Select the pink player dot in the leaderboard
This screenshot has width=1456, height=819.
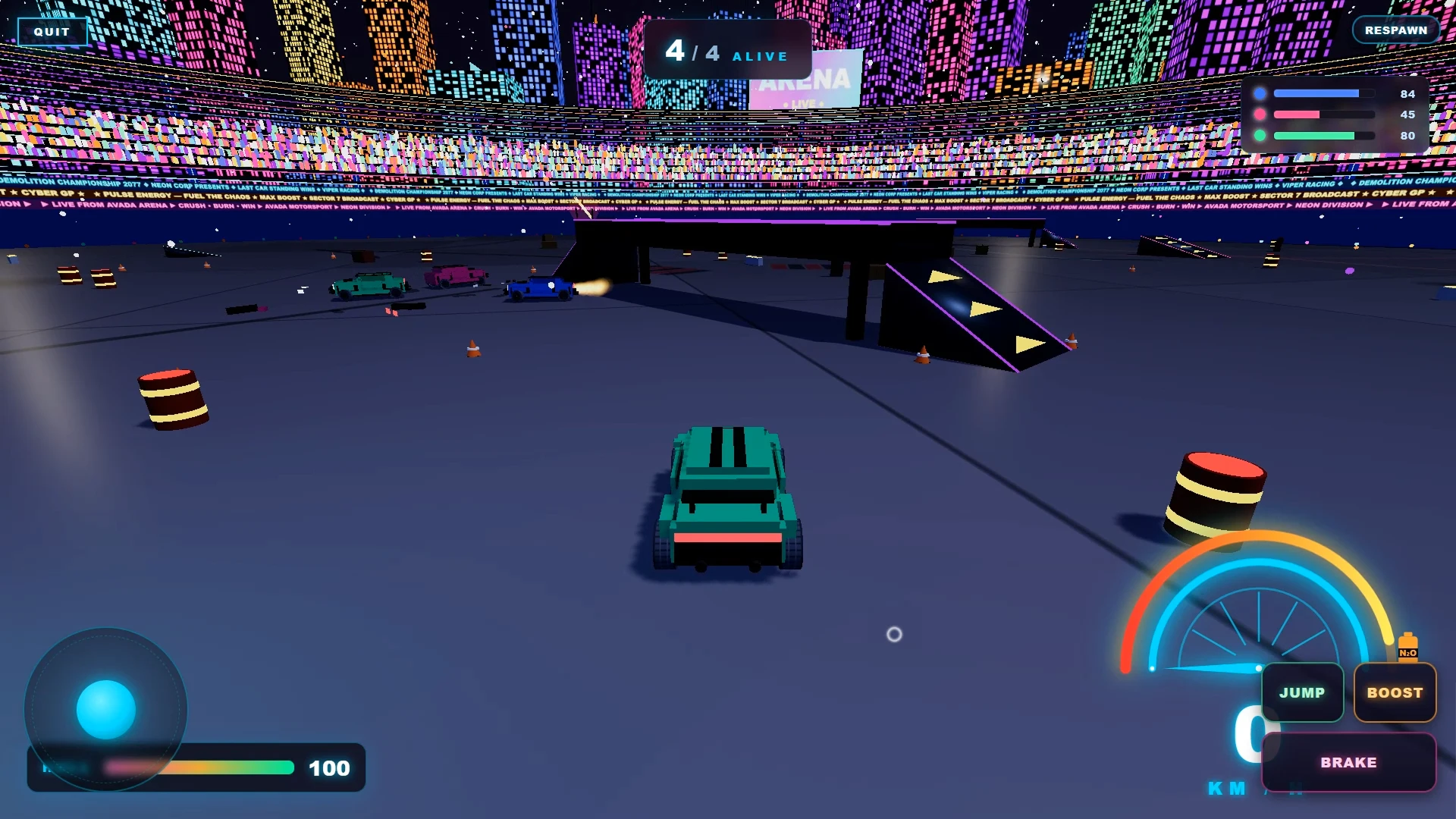1261,114
